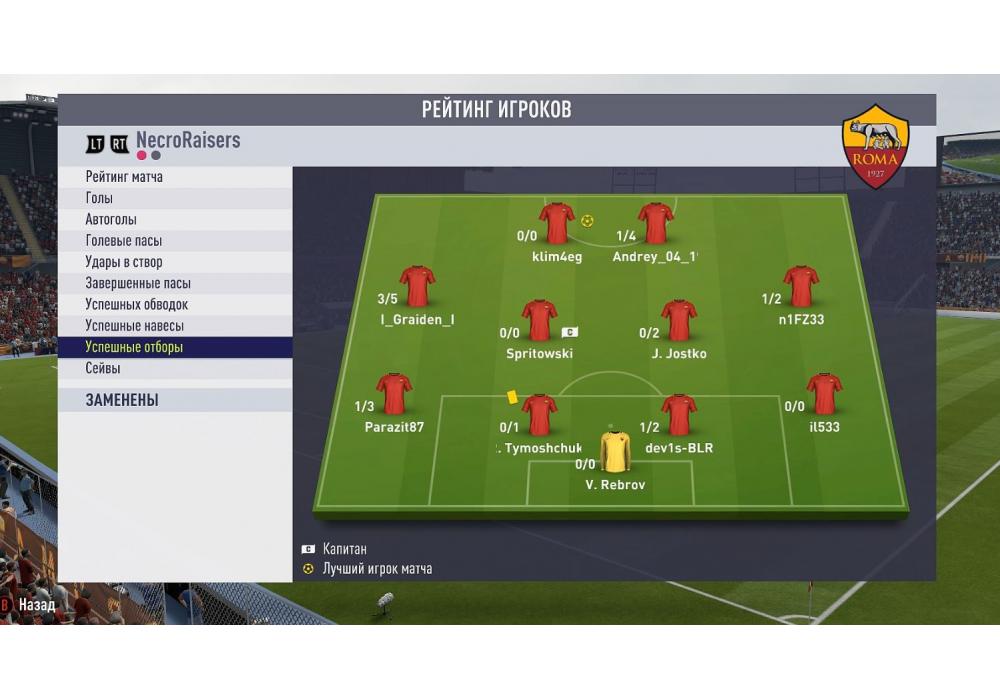Select player I_Graiden_I on the formation

point(417,286)
